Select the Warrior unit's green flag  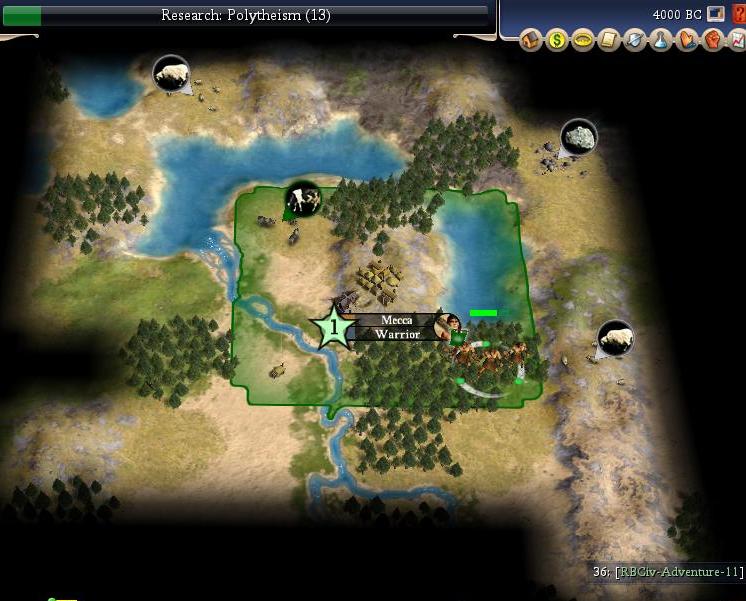pyautogui.click(x=458, y=337)
